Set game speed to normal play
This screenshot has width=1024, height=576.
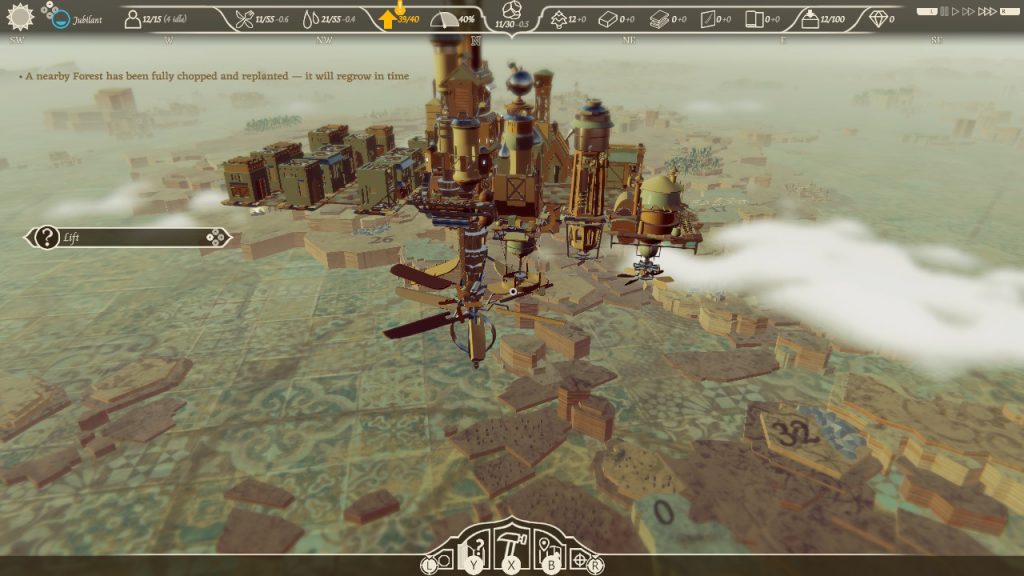(x=955, y=12)
